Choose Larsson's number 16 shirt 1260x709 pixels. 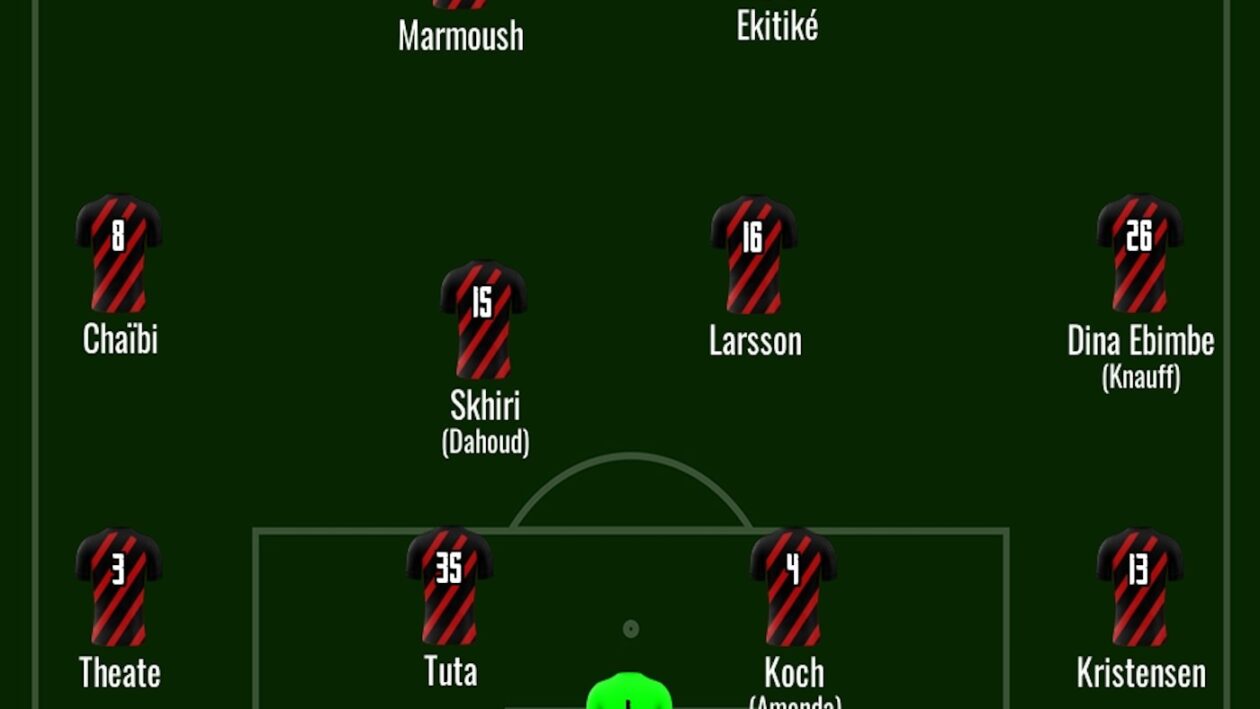tap(753, 254)
